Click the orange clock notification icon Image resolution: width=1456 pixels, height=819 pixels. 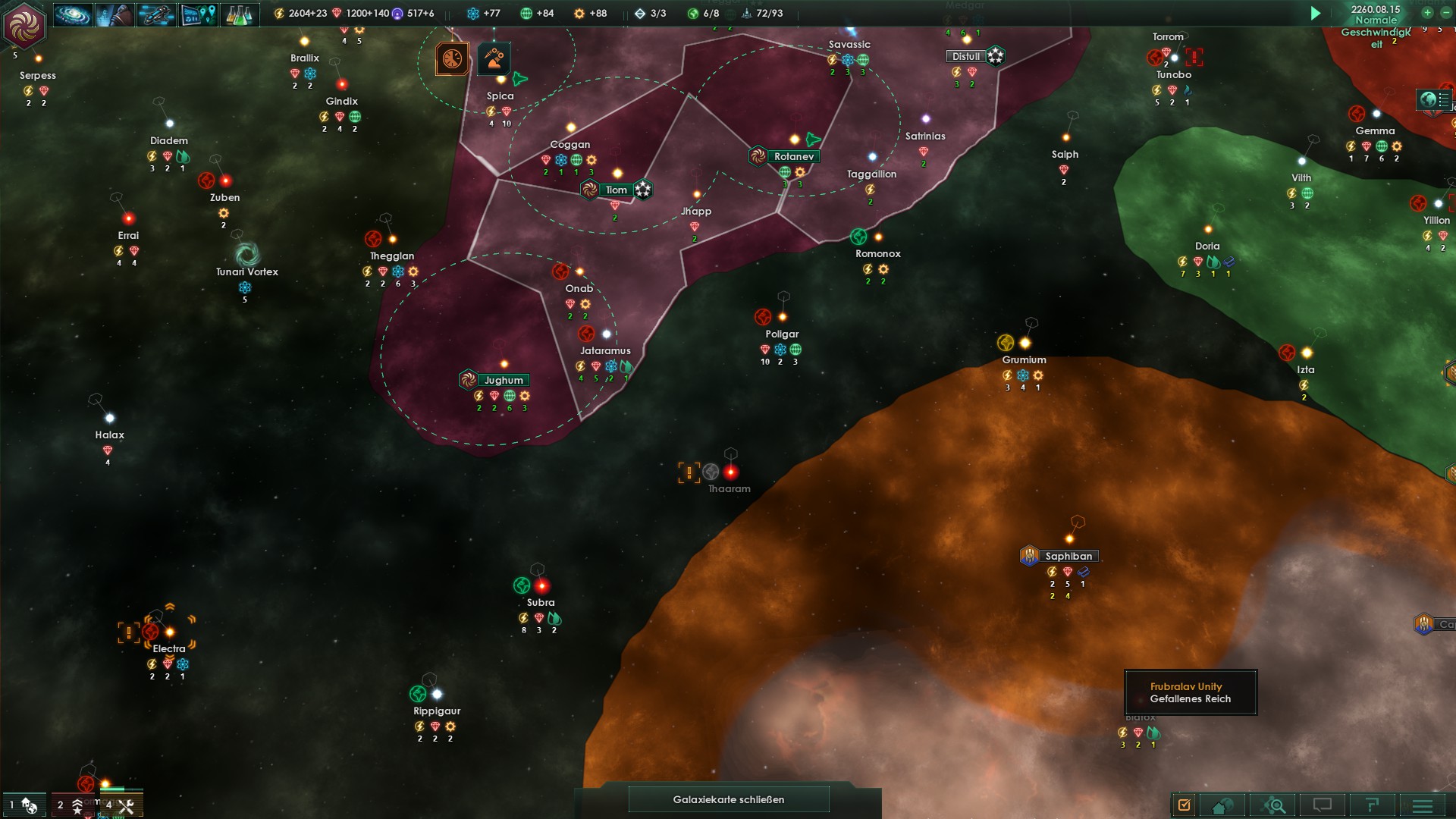click(x=452, y=59)
